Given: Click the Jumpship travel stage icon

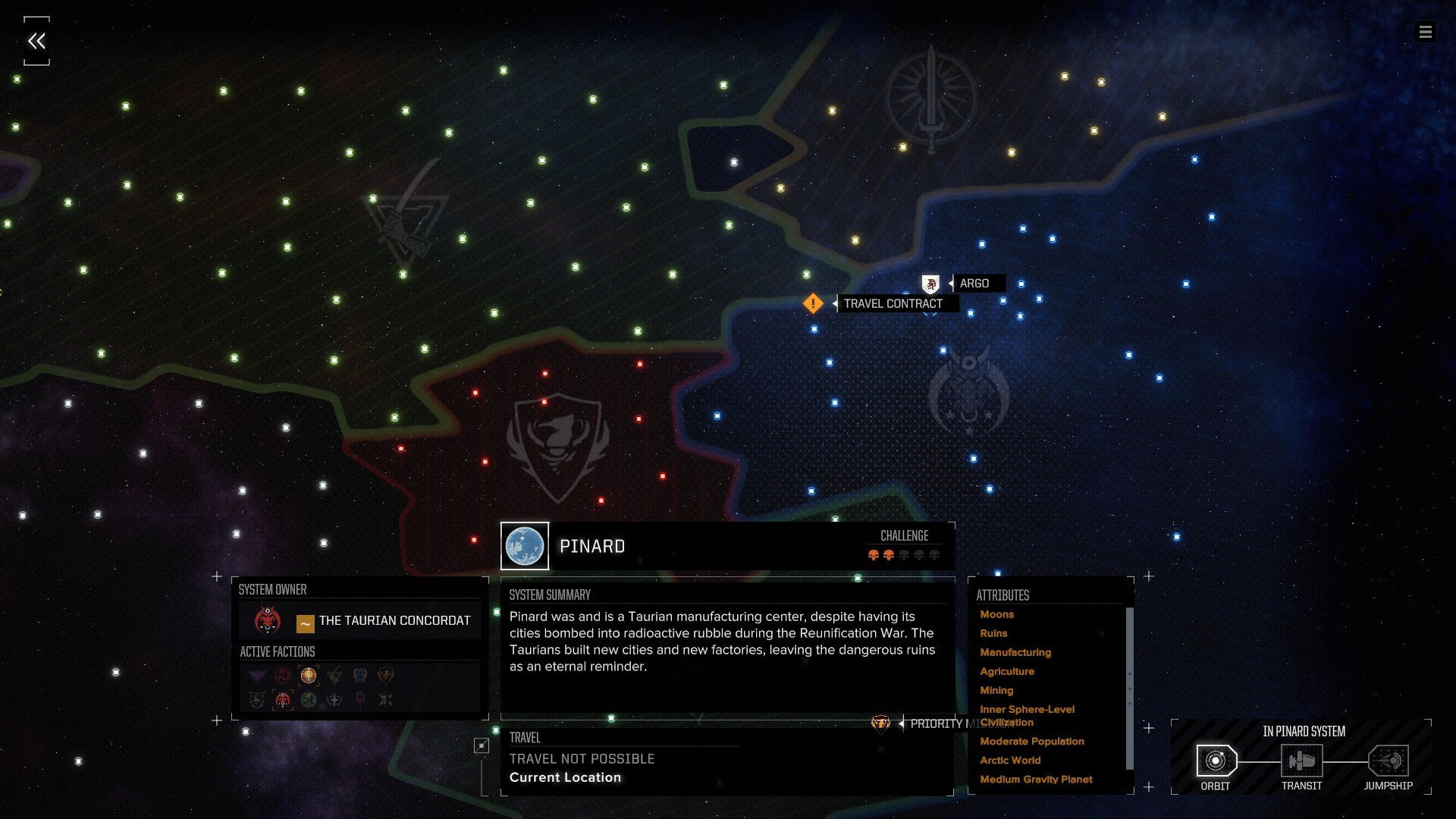Looking at the screenshot, I should (x=1388, y=761).
